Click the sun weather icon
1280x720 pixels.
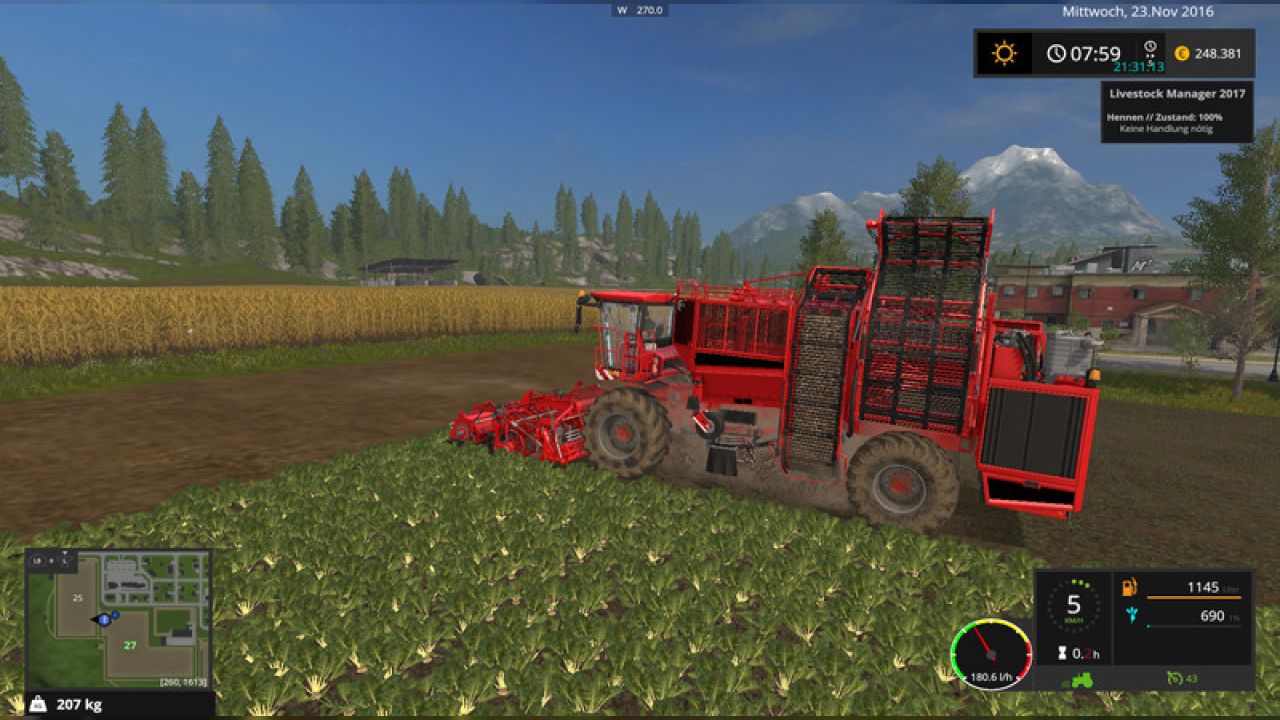(1004, 53)
